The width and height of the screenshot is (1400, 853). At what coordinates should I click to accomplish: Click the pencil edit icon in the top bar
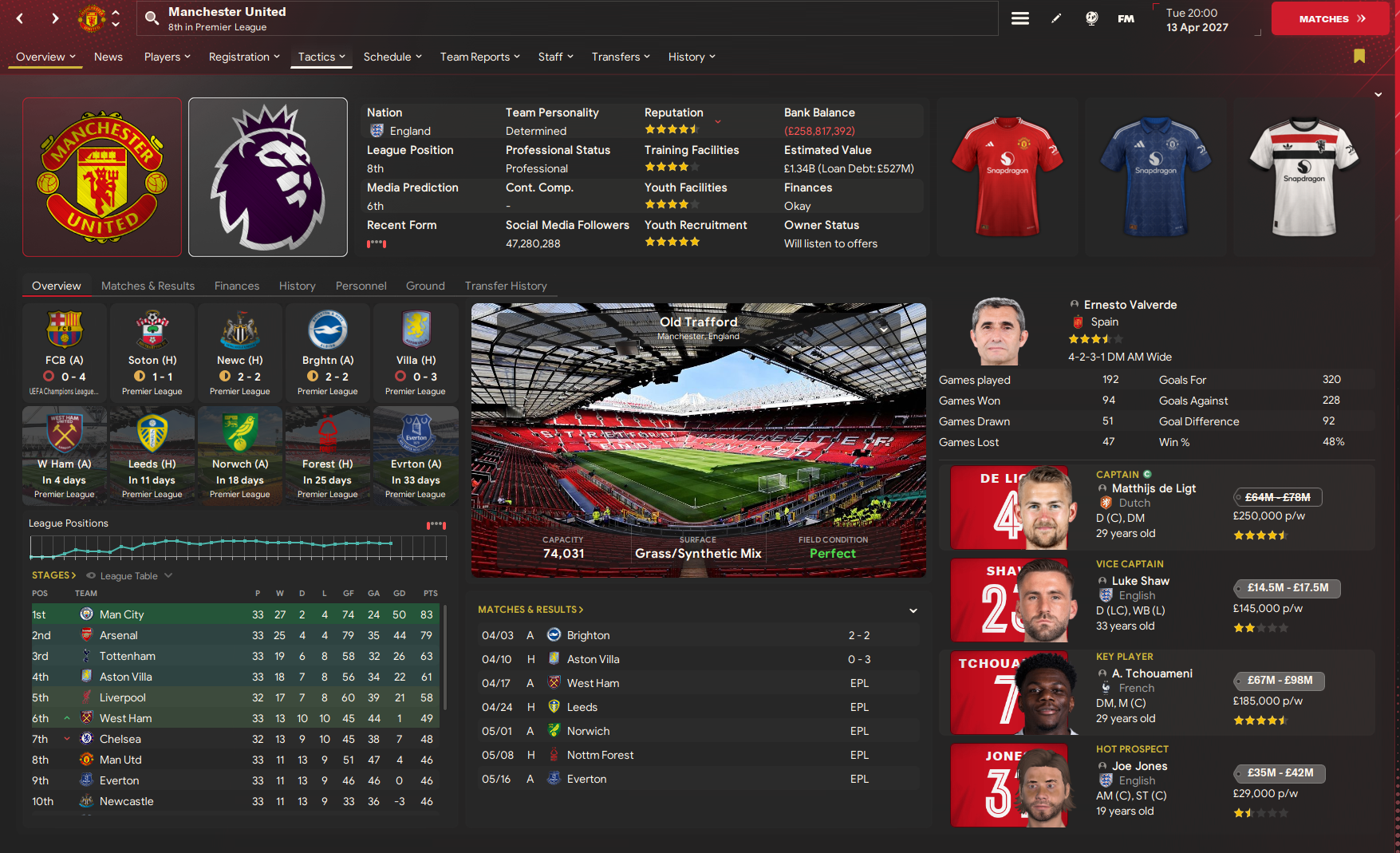tap(1056, 17)
